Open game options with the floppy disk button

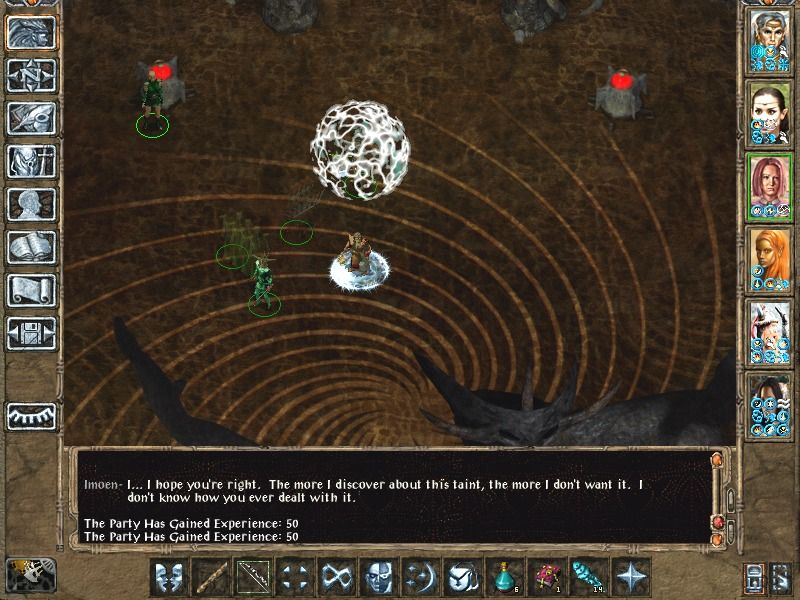pos(31,333)
